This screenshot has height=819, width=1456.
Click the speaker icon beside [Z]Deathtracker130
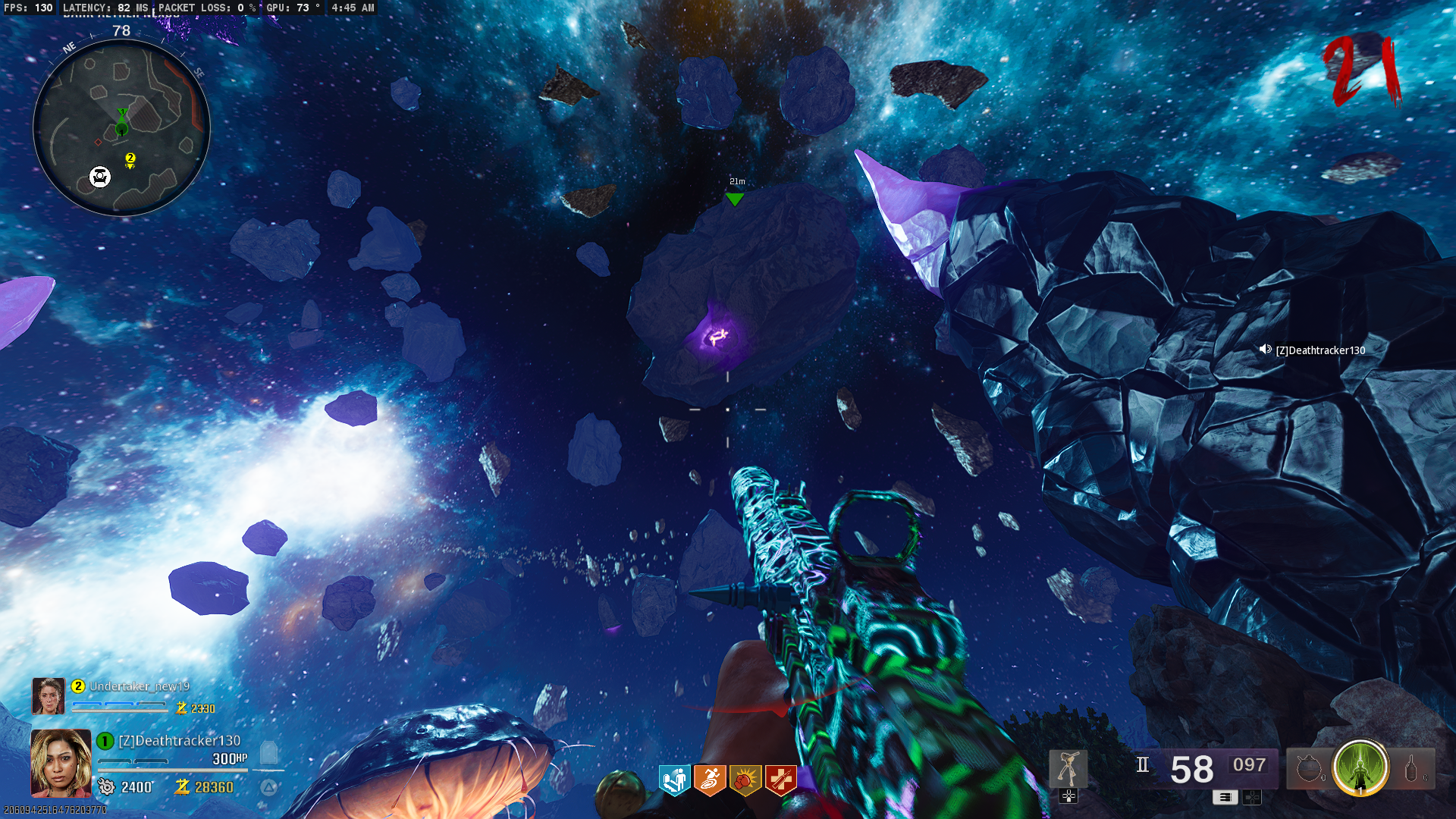coord(1265,350)
